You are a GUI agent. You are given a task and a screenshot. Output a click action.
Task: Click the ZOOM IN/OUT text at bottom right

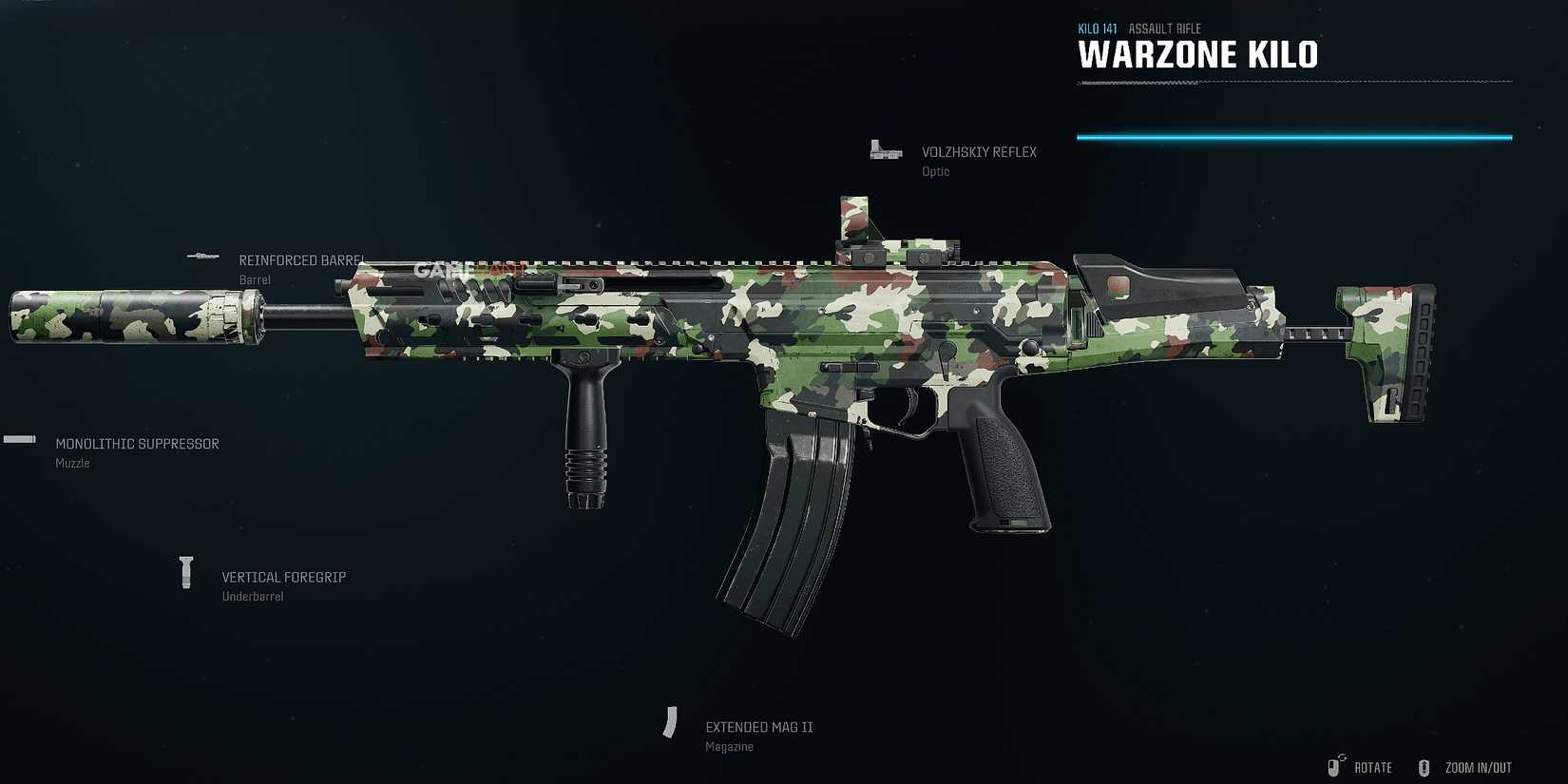click(x=1478, y=767)
